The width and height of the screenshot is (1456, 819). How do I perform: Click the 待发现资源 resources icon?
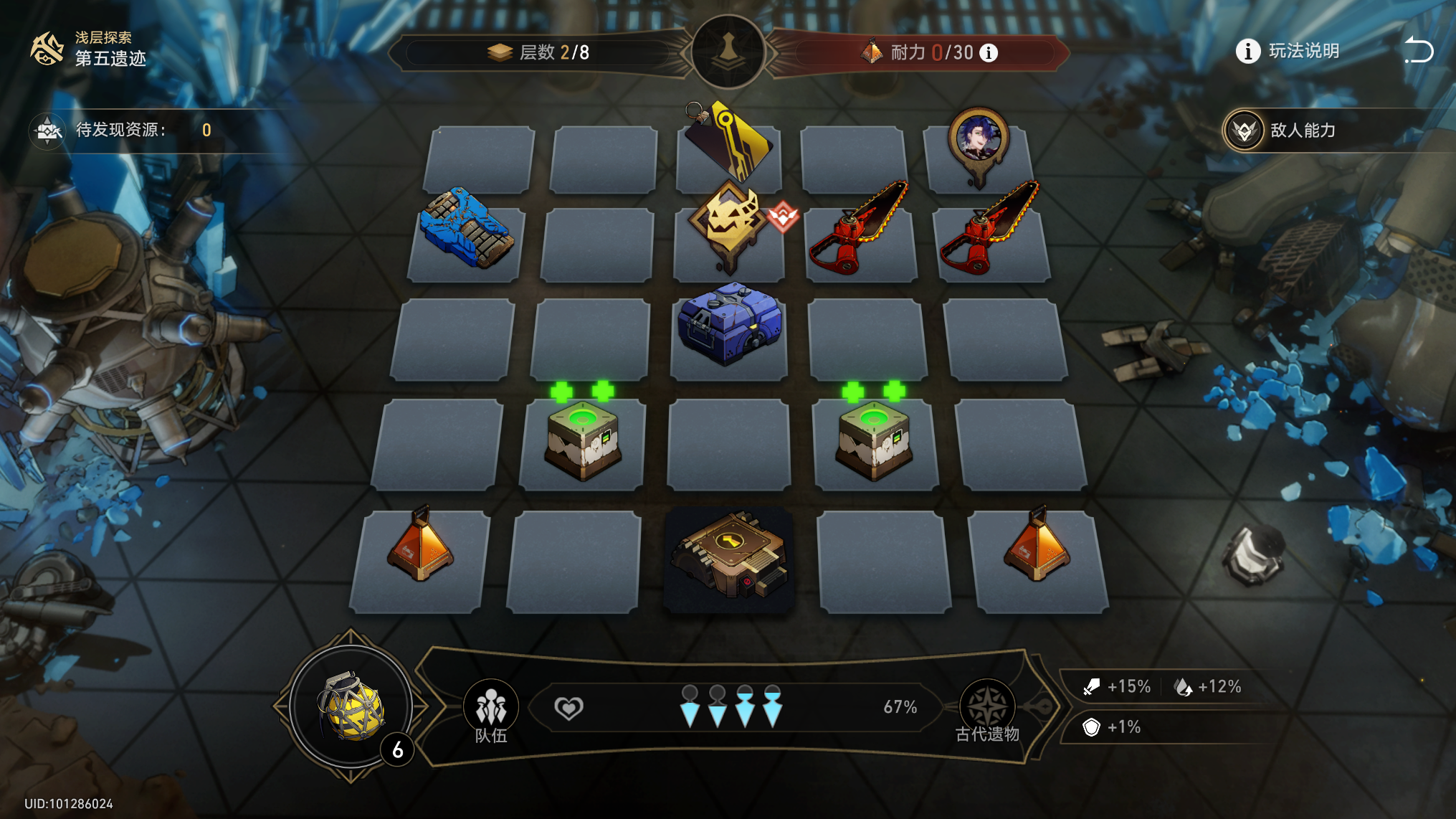[x=47, y=131]
